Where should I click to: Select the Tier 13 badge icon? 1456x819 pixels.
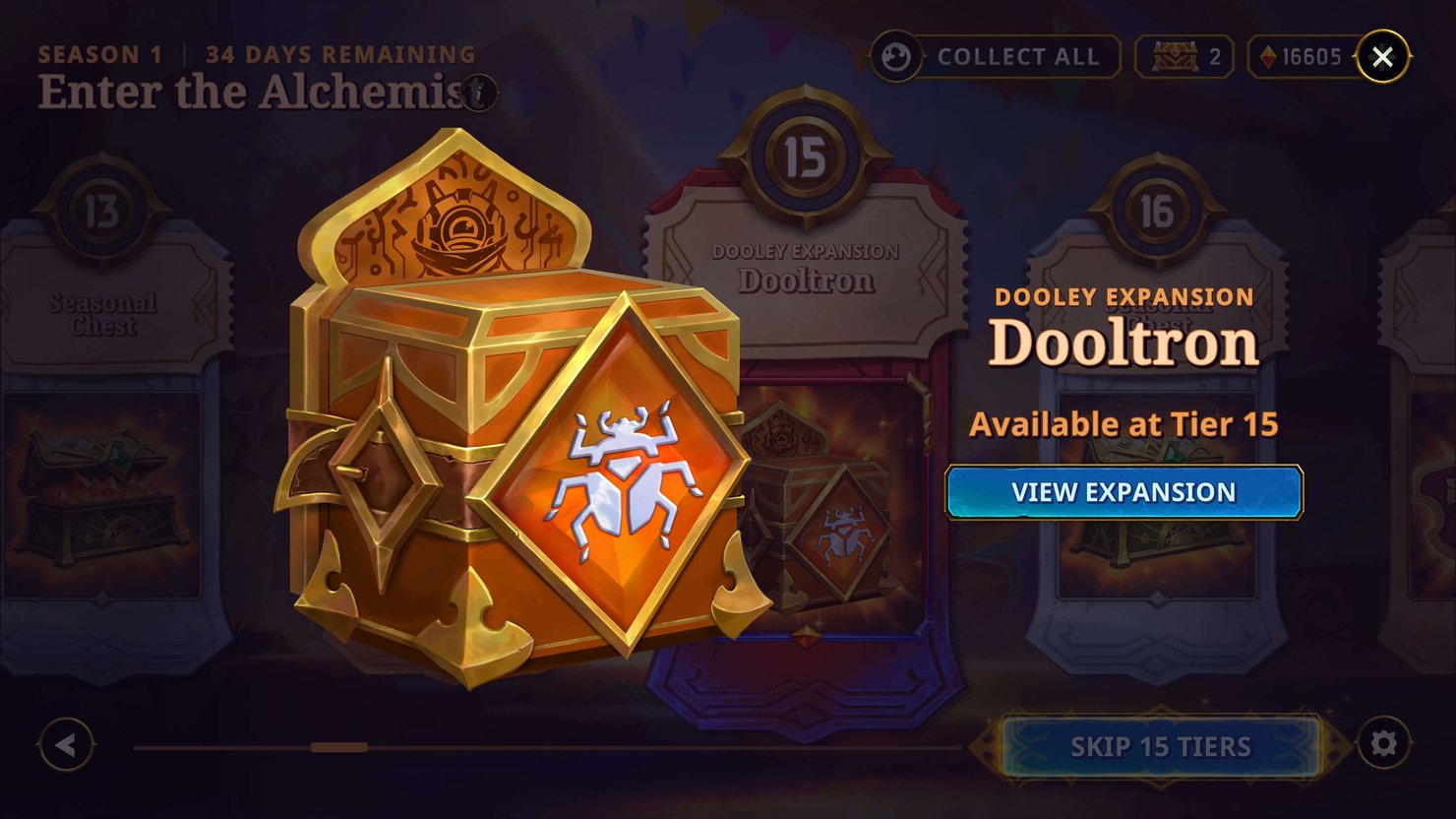[x=99, y=211]
